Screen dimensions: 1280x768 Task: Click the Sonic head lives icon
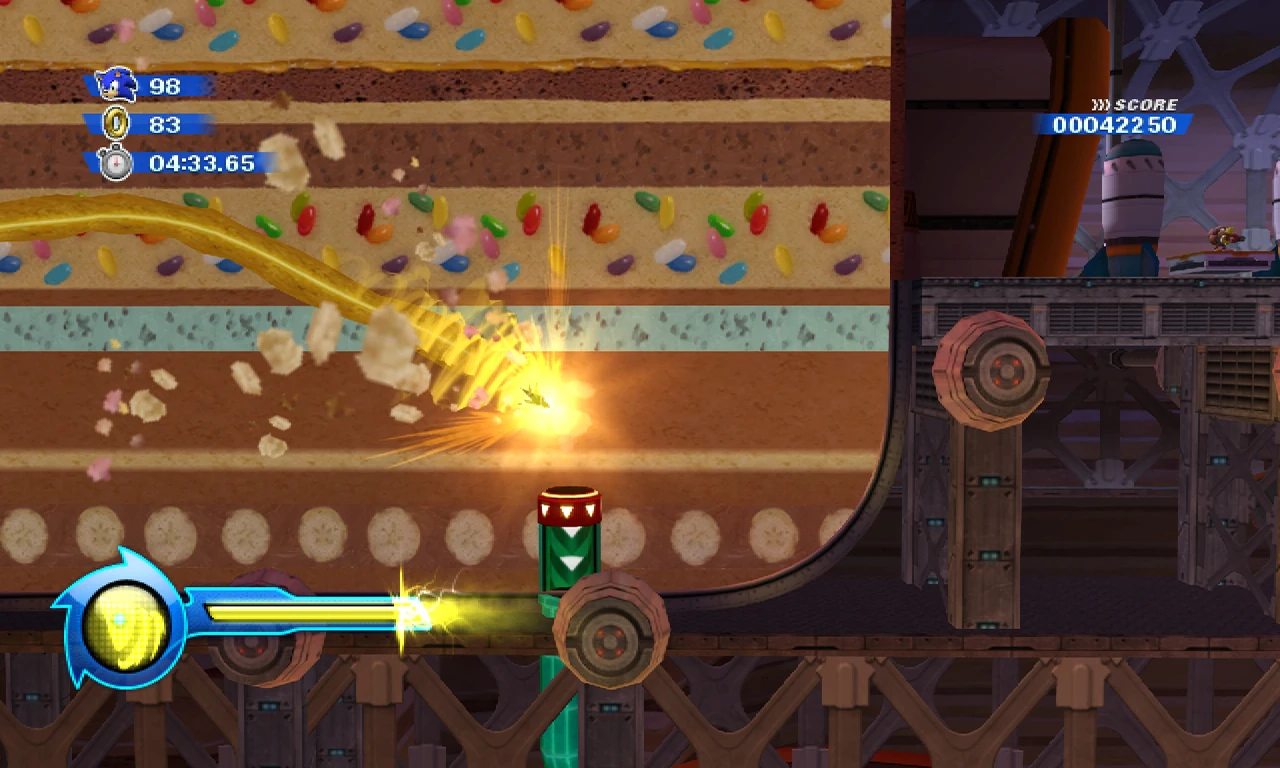tap(117, 85)
